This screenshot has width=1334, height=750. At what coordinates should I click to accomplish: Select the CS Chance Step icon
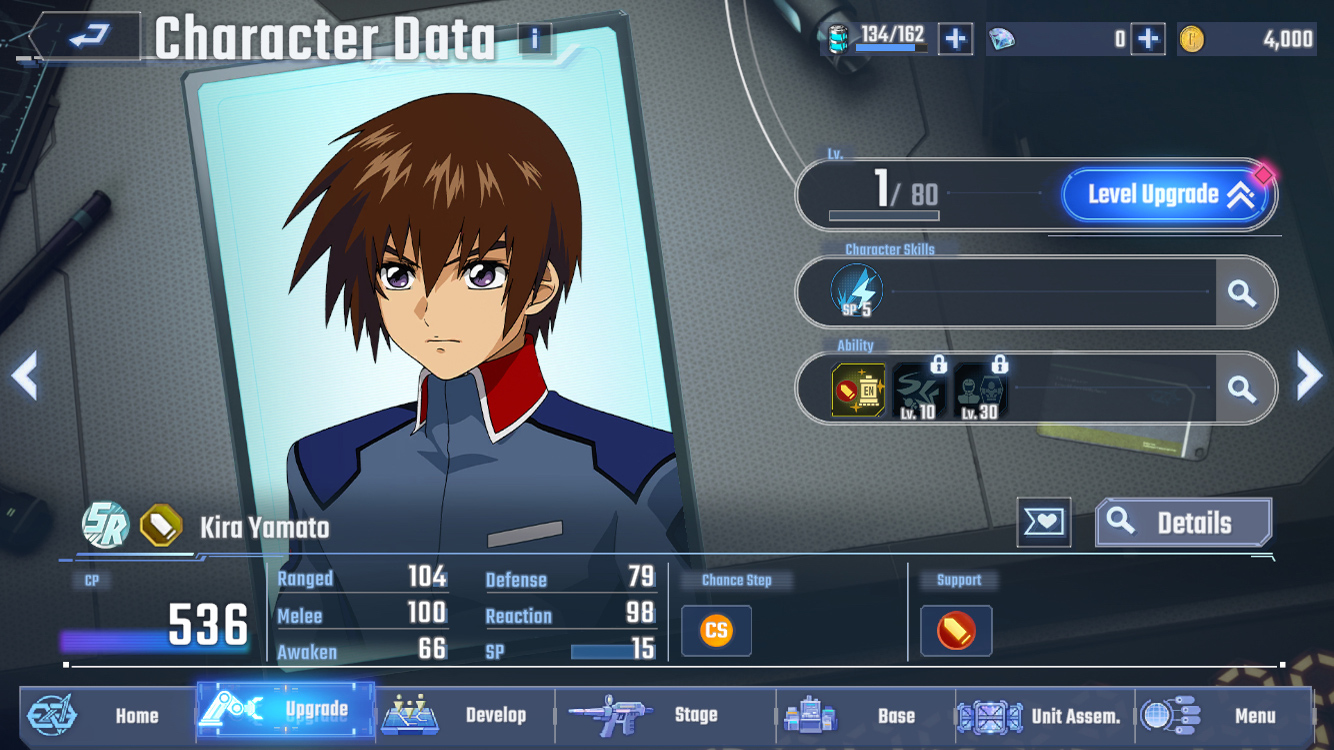coord(716,631)
